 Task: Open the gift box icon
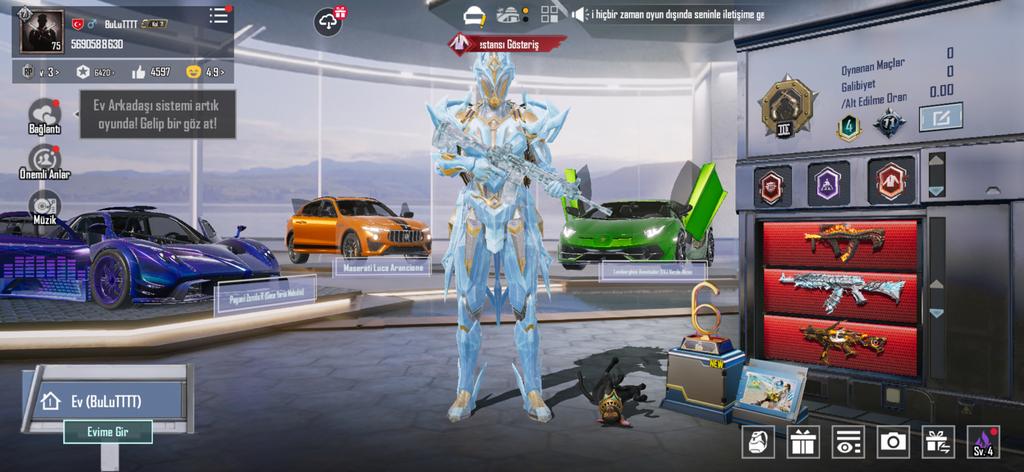pos(802,442)
